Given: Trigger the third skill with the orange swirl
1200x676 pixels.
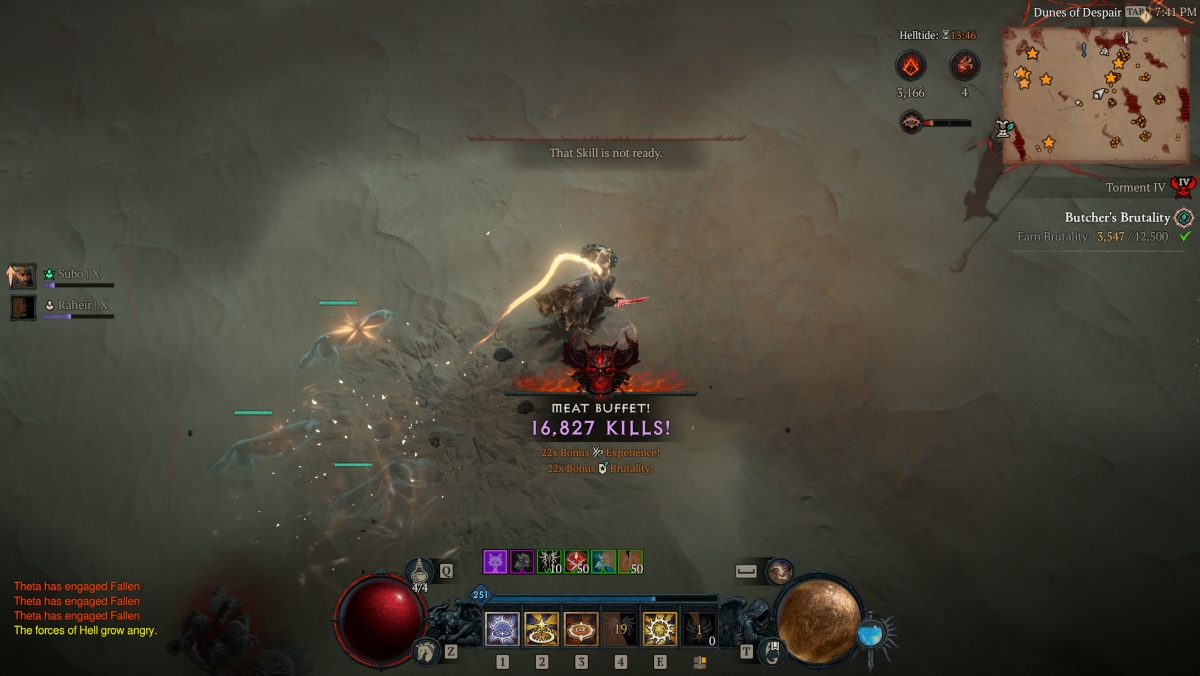Looking at the screenshot, I should click(581, 629).
